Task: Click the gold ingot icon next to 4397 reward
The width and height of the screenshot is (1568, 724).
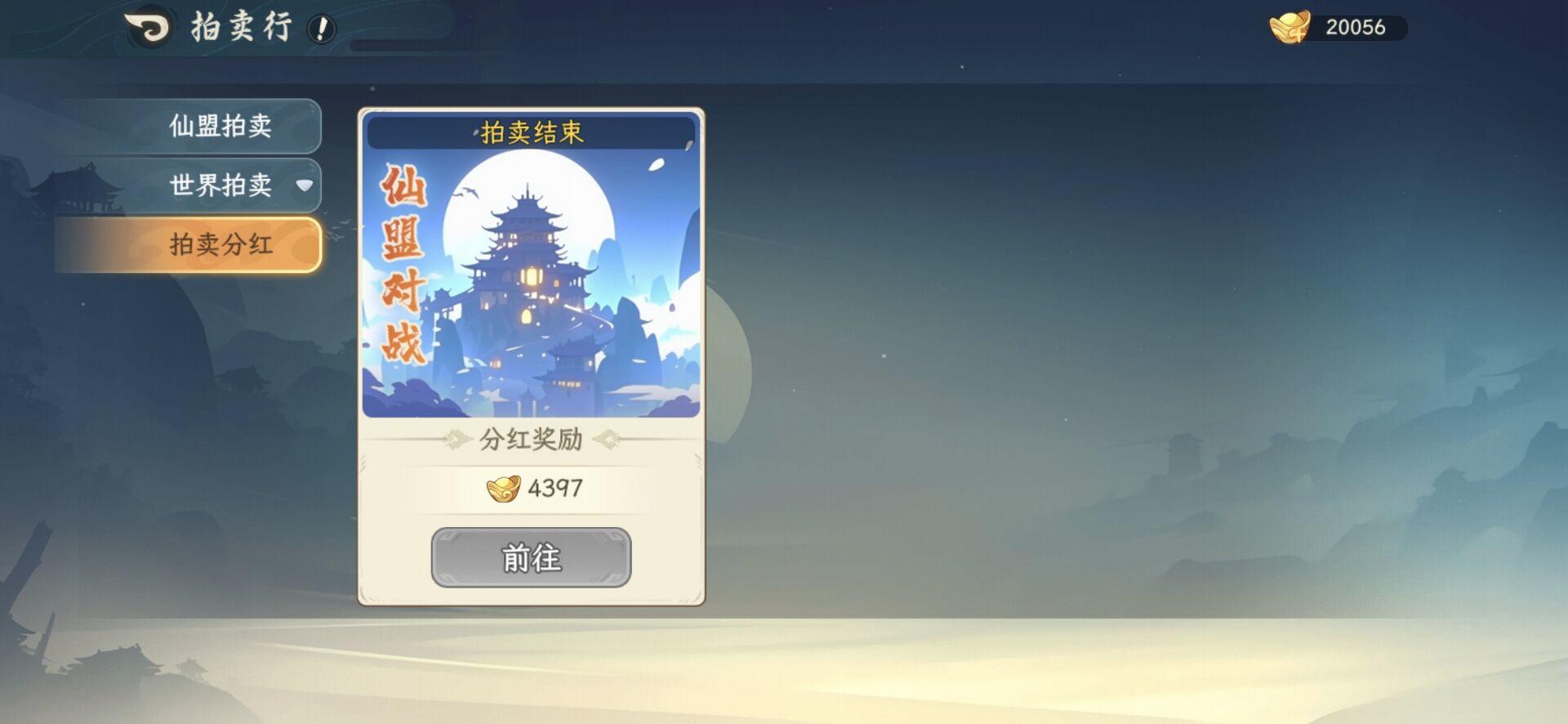Action: [505, 489]
